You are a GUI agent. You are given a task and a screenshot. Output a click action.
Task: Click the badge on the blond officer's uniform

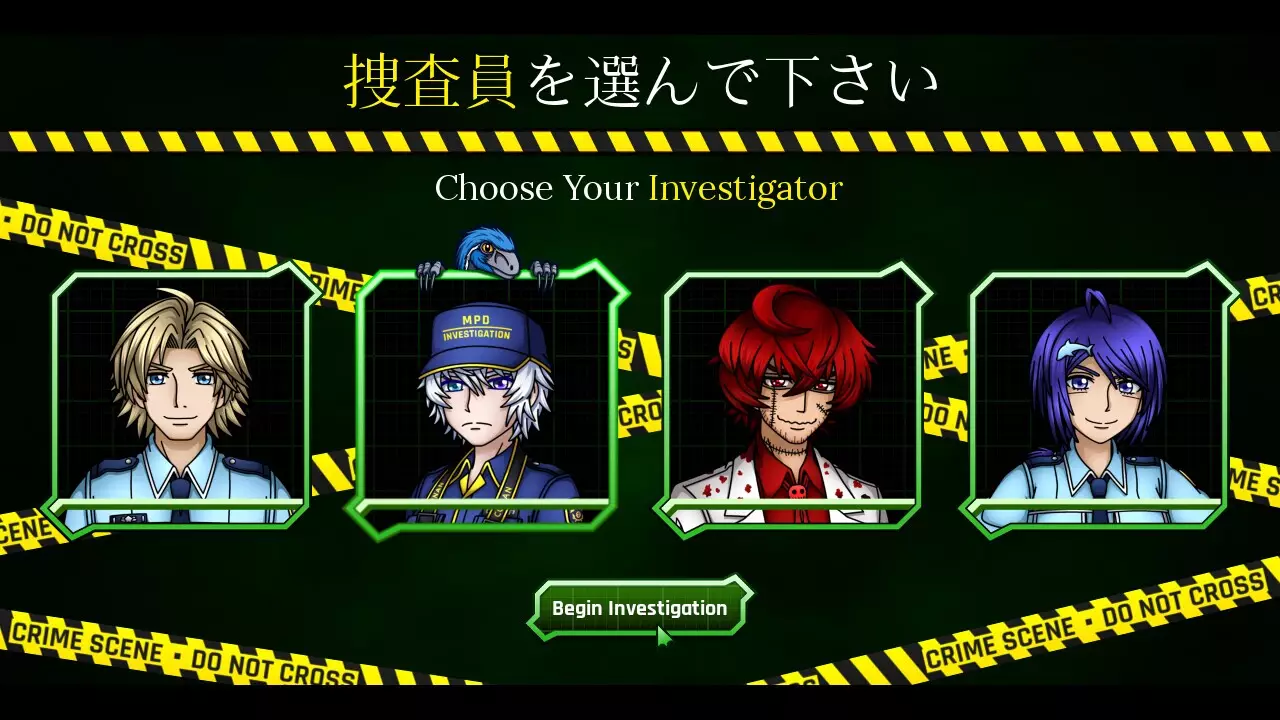point(128,517)
